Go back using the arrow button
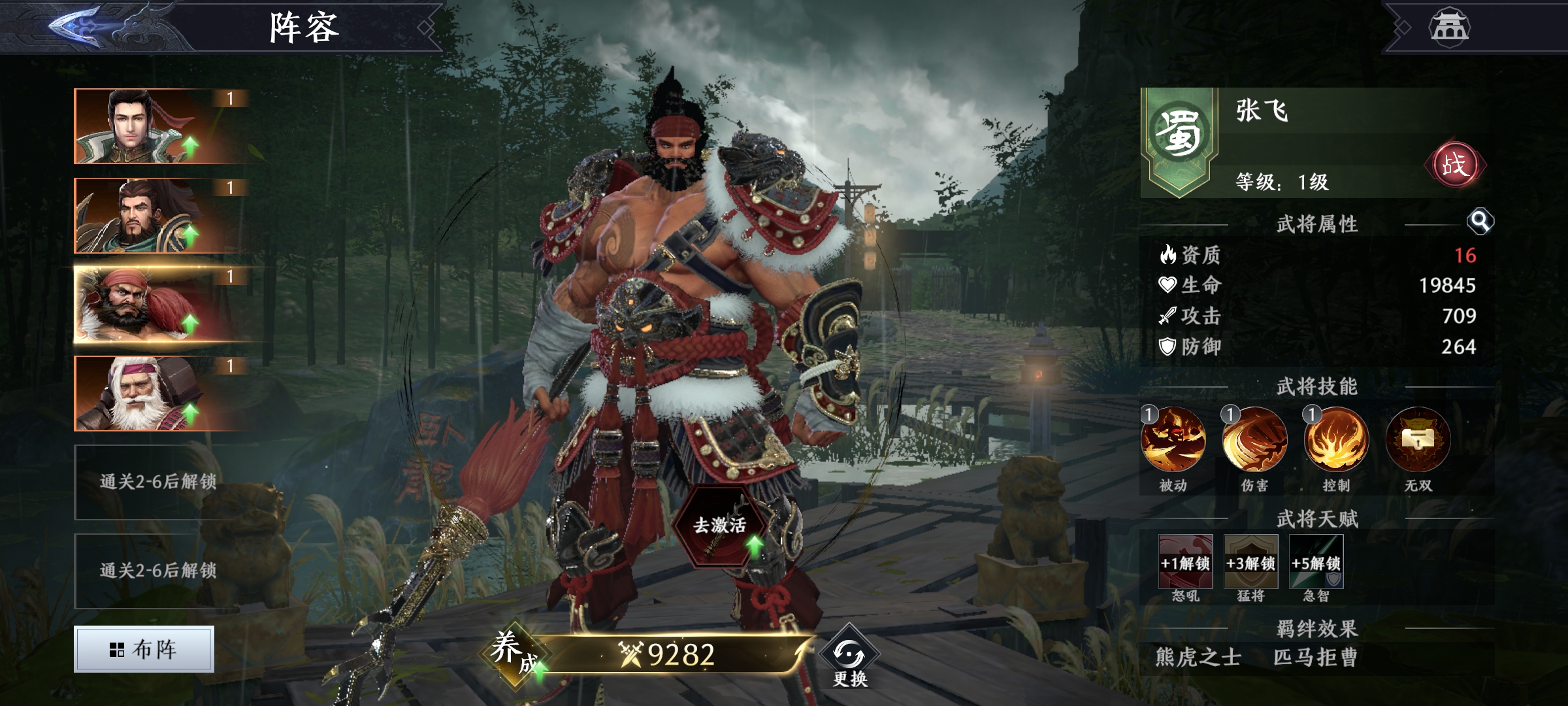The height and width of the screenshot is (706, 1568). (75, 26)
